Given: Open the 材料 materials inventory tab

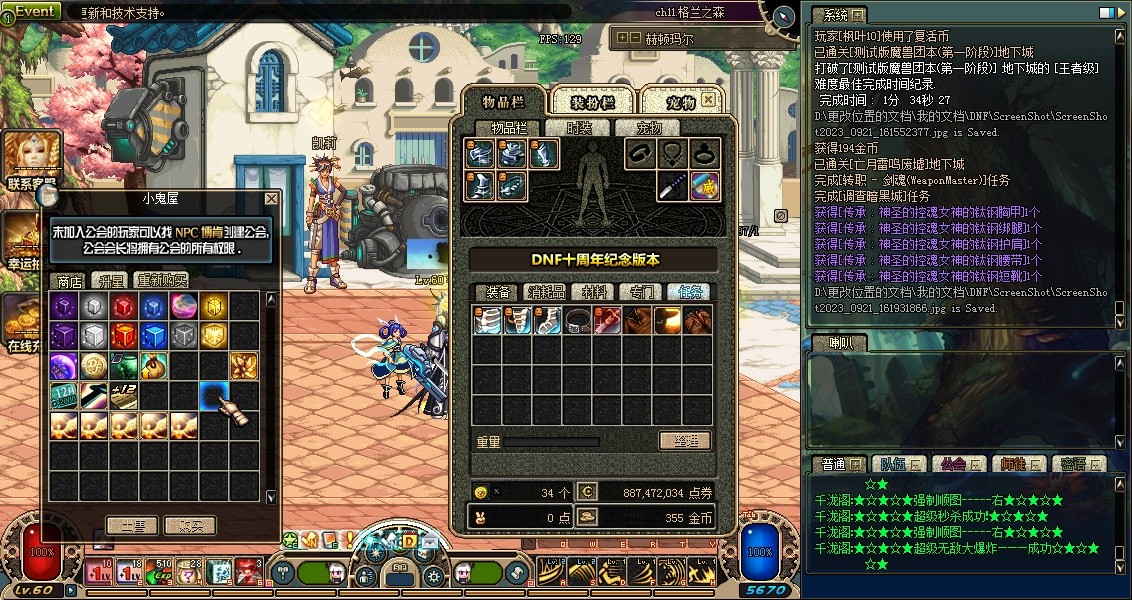Looking at the screenshot, I should (x=594, y=292).
